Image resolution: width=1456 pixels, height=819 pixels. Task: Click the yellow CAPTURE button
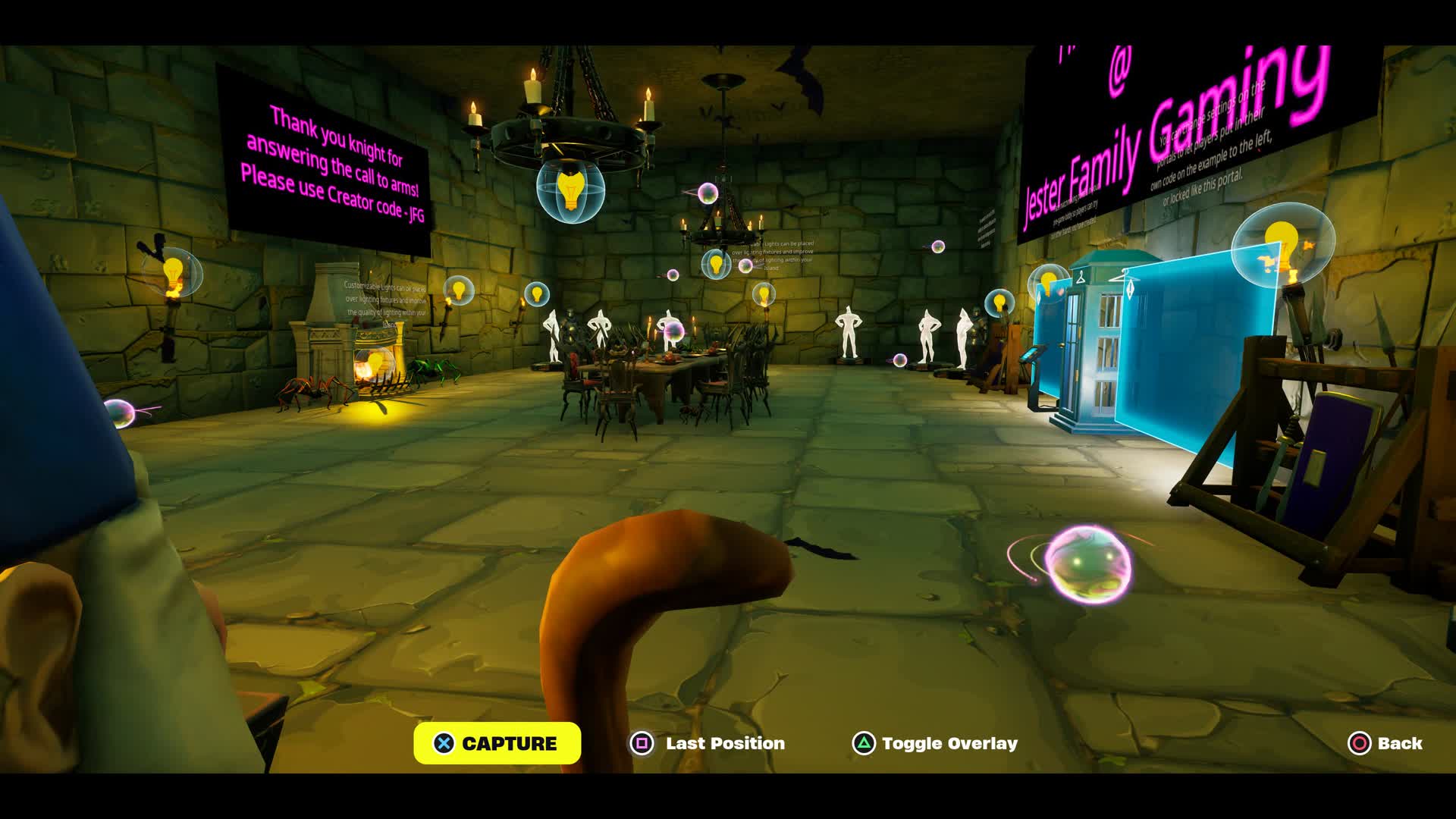coord(497,743)
